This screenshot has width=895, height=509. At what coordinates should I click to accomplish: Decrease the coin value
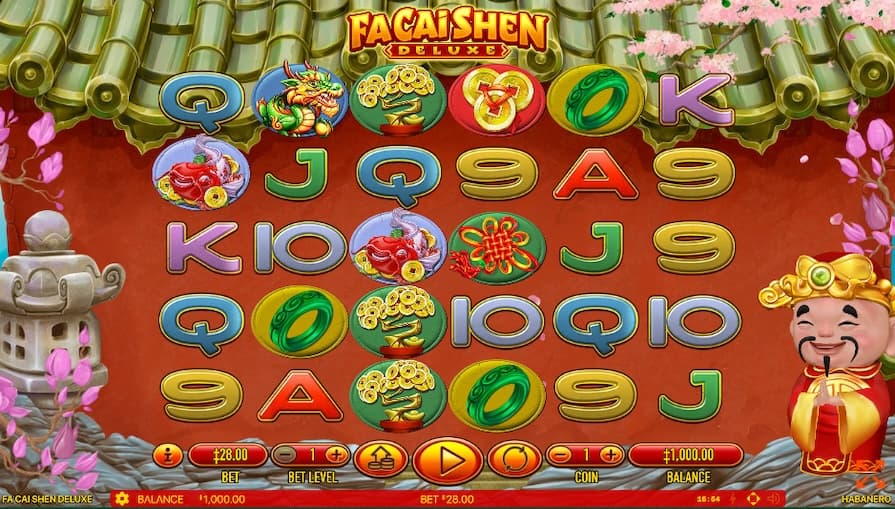click(561, 455)
